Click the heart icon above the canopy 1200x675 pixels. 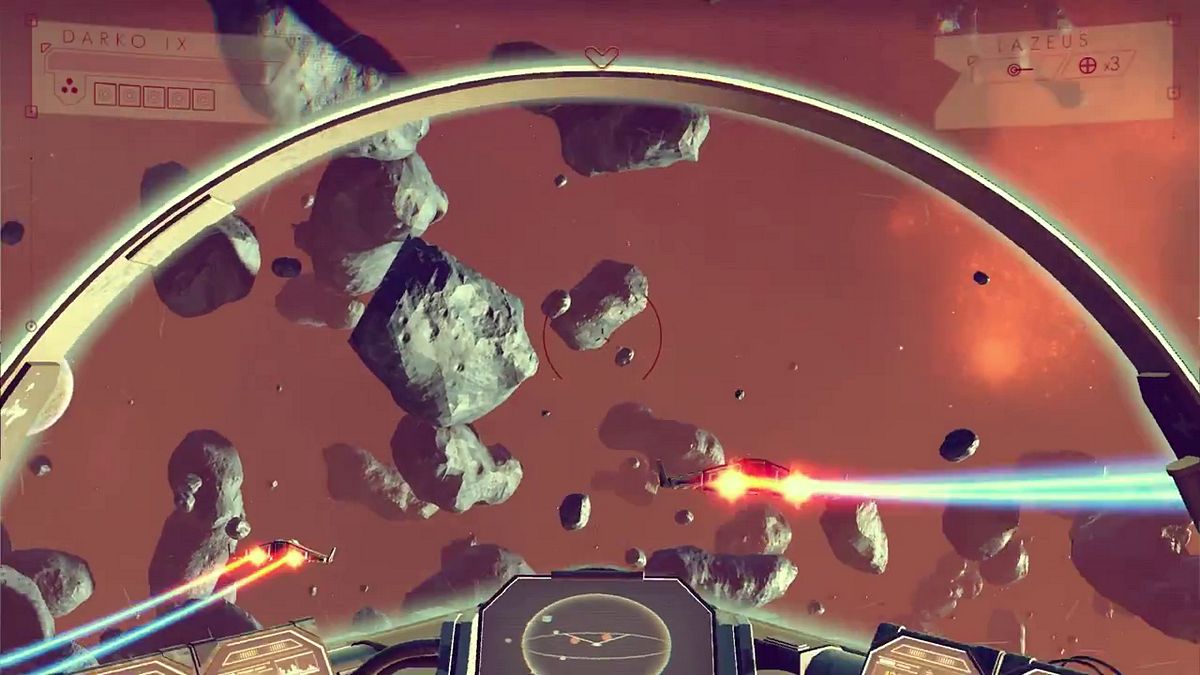[x=601, y=57]
